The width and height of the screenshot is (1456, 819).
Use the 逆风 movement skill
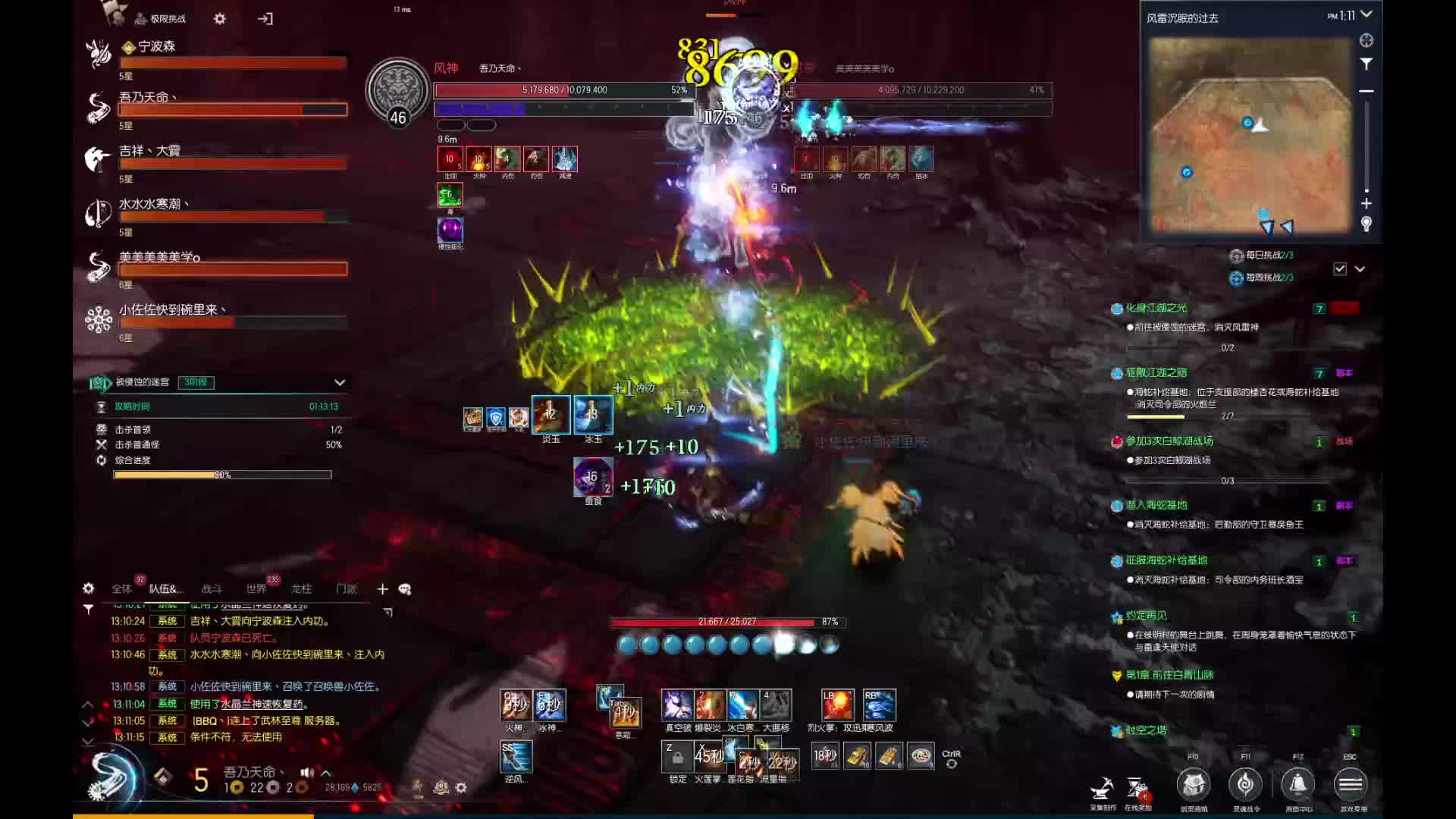[x=516, y=756]
